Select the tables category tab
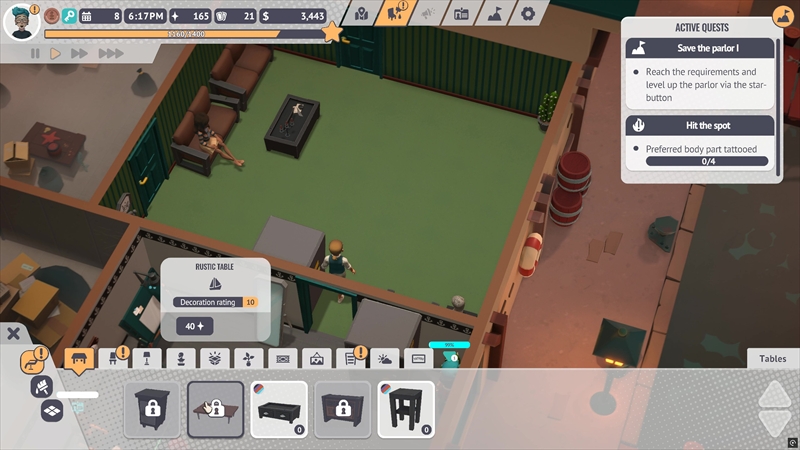 click(x=79, y=359)
